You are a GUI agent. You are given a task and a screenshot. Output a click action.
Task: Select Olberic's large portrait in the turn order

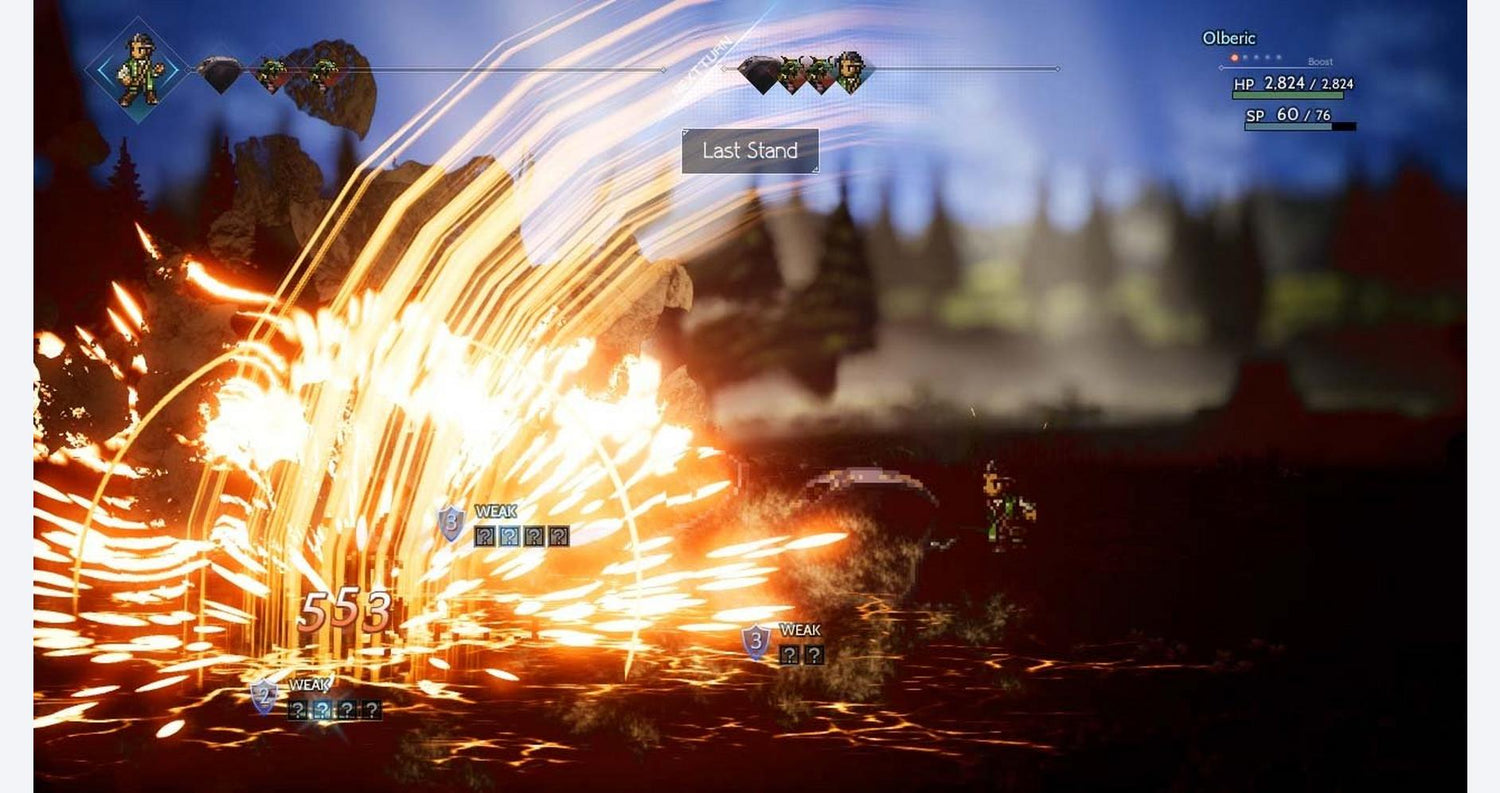pyautogui.click(x=137, y=69)
